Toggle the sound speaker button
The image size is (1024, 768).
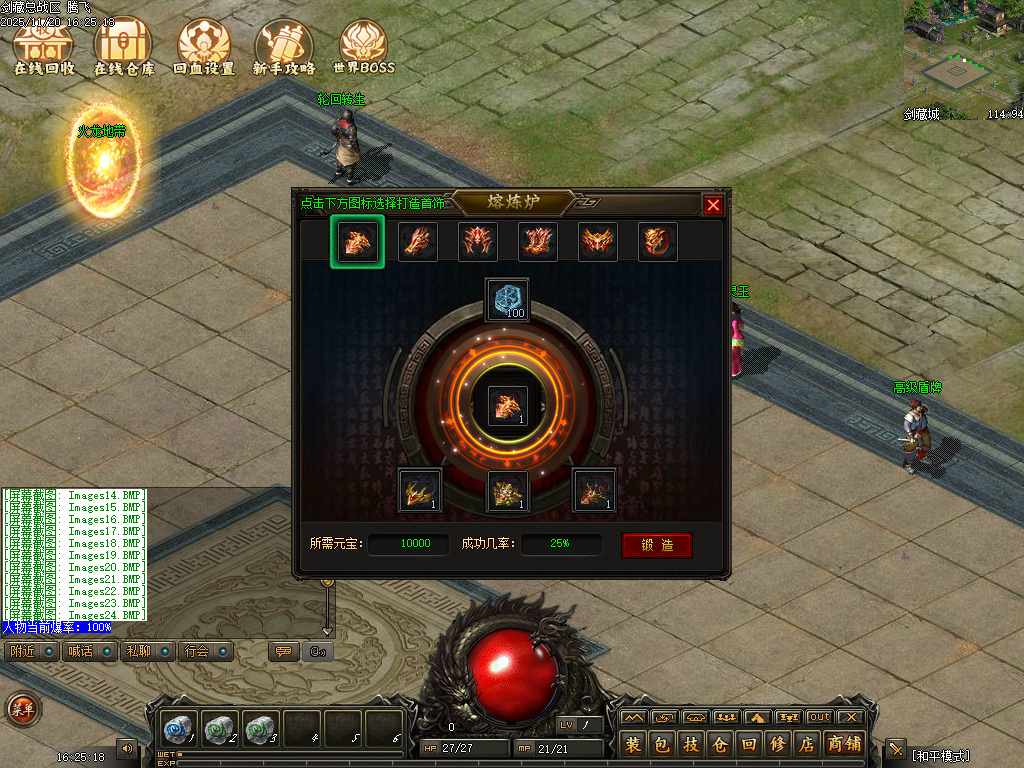click(127, 748)
